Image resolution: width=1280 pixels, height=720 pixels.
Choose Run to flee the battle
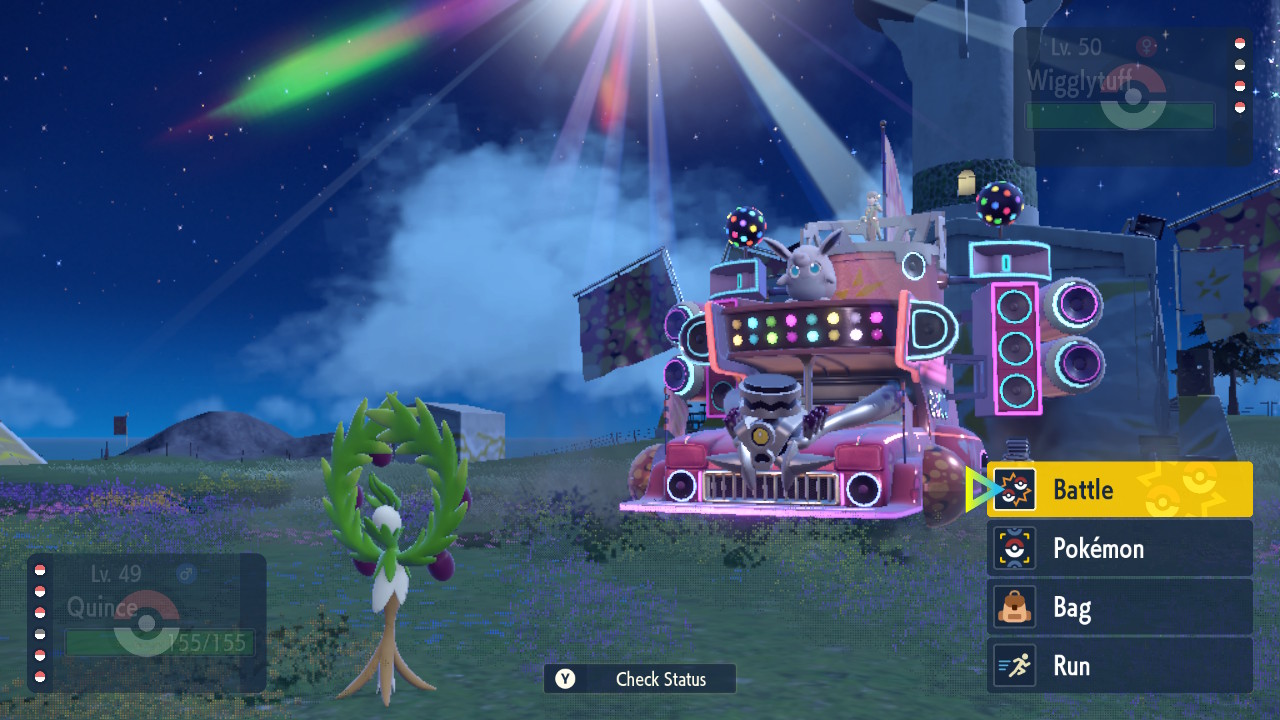coord(1119,666)
